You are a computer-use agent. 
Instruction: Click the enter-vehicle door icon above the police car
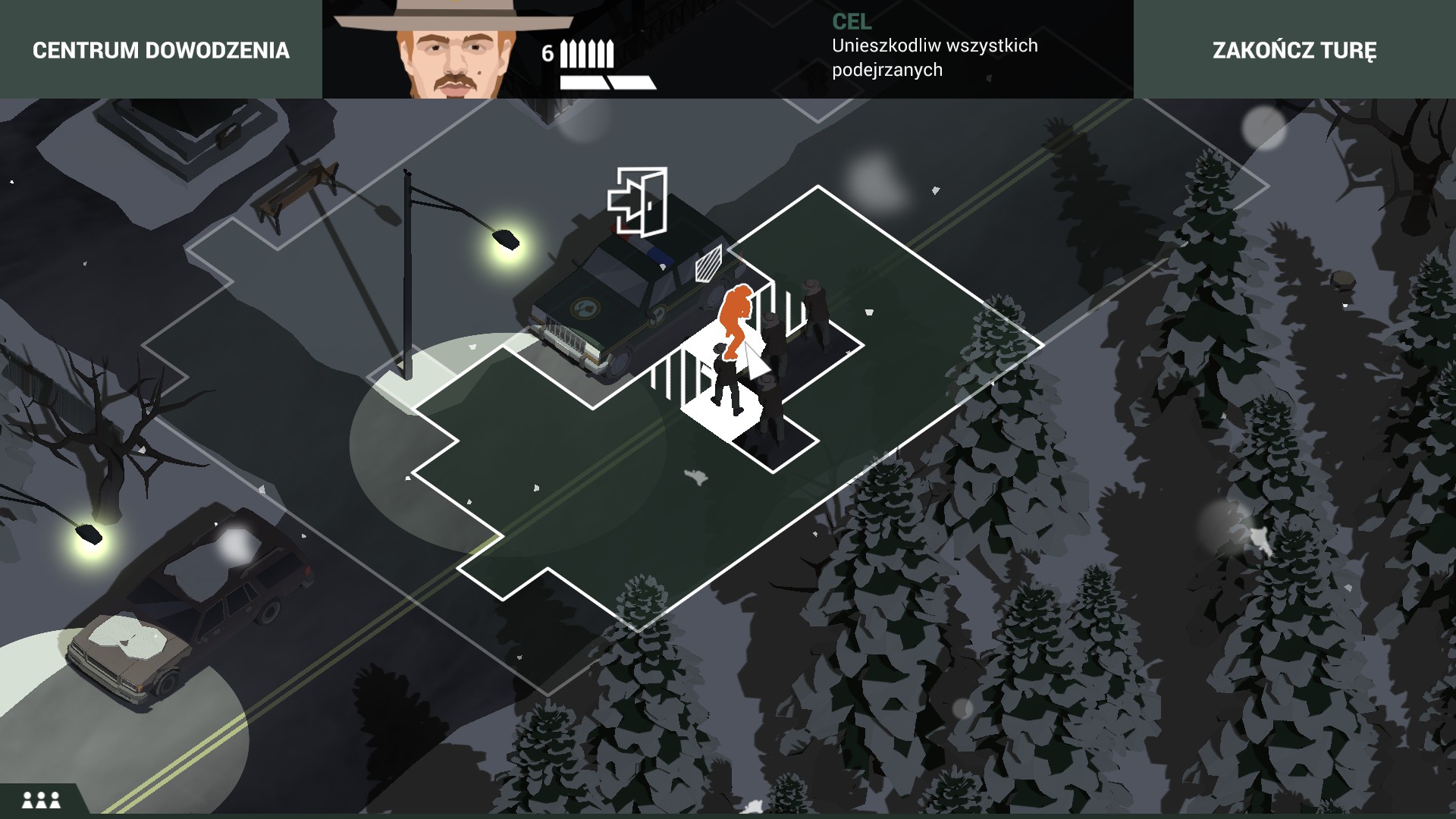[x=638, y=202]
